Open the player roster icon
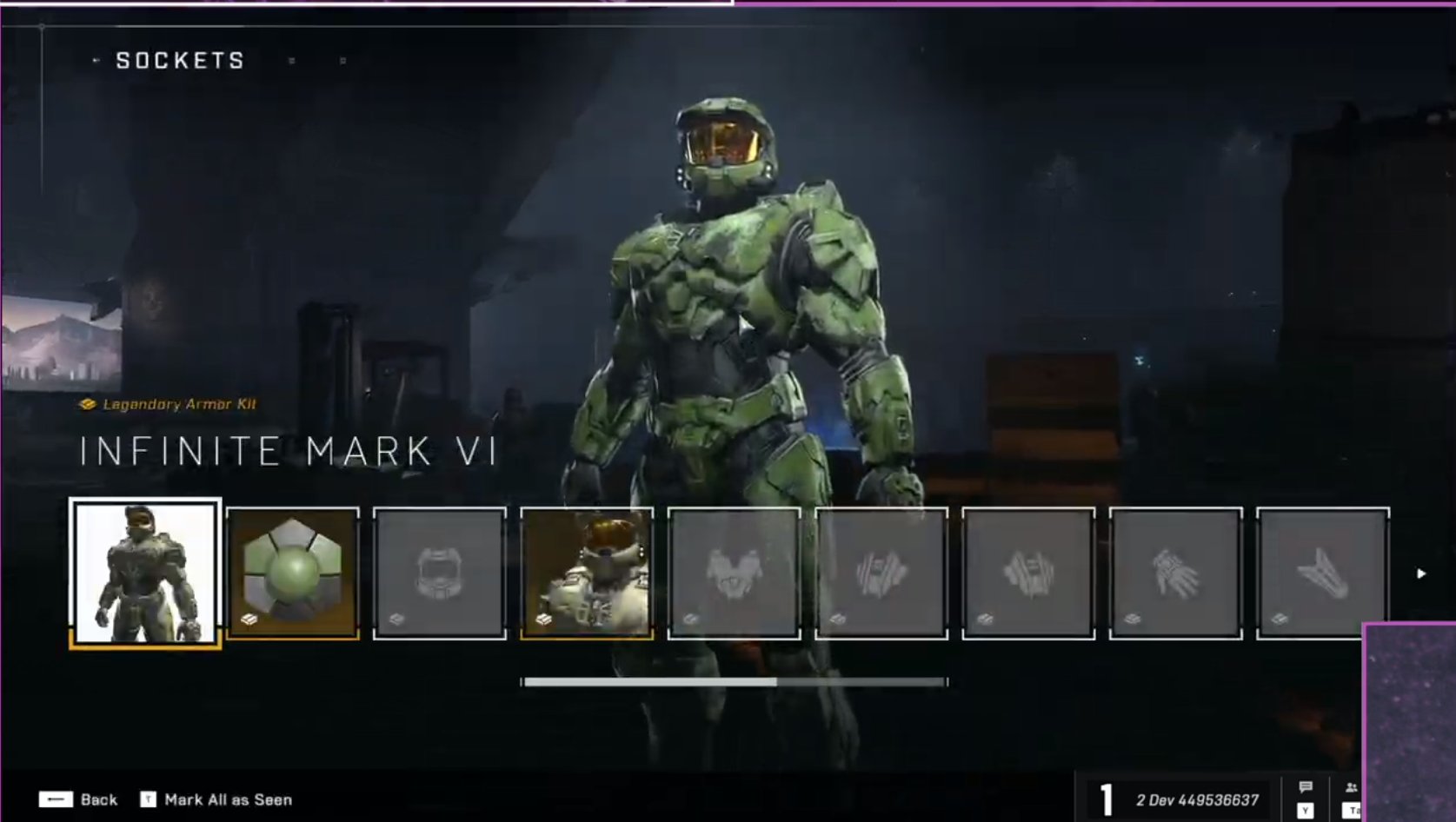Screen dimensions: 1456x822 (1352, 786)
